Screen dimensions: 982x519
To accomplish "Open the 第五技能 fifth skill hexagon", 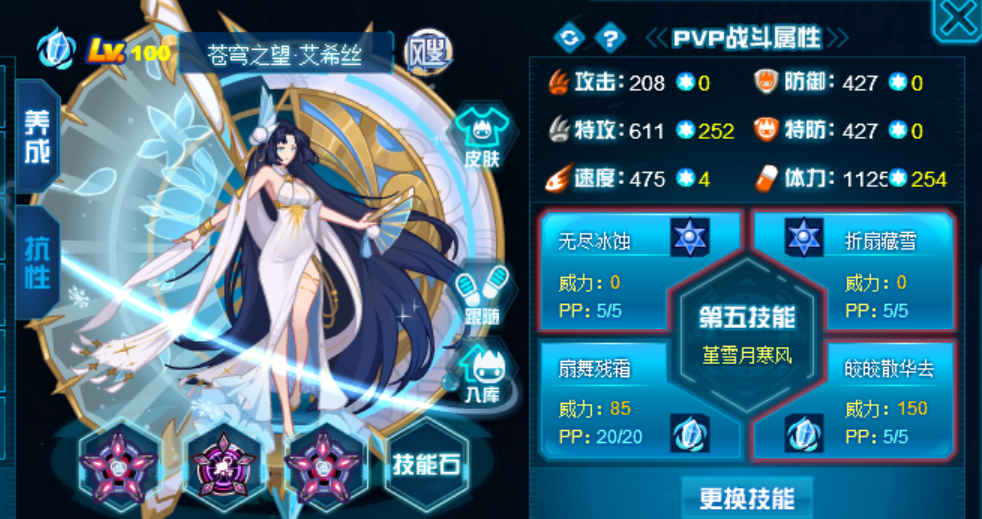I will (x=748, y=334).
